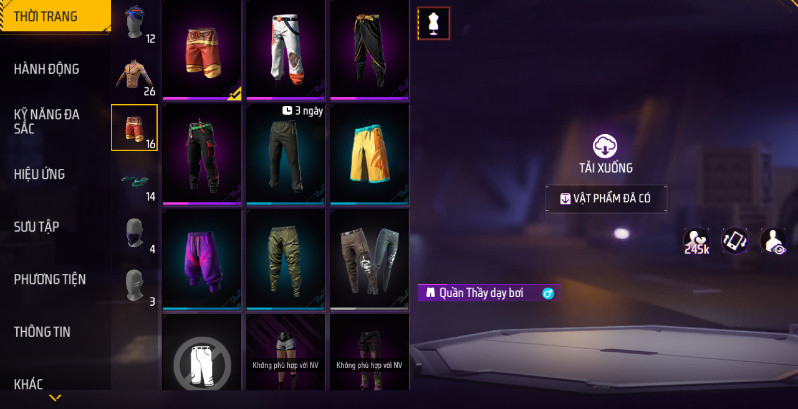Screen dimensions: 798x409
Task: Choose the shoes category with 14 items
Action: pyautogui.click(x=134, y=180)
